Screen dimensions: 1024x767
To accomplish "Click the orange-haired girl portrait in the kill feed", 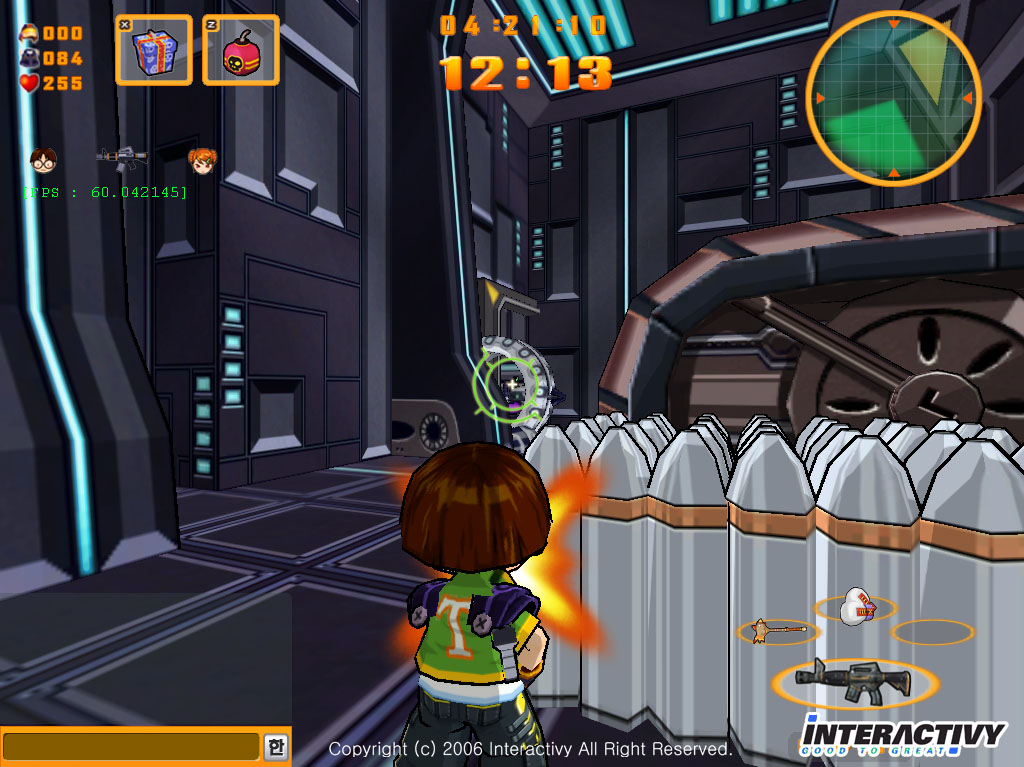I will click(202, 158).
